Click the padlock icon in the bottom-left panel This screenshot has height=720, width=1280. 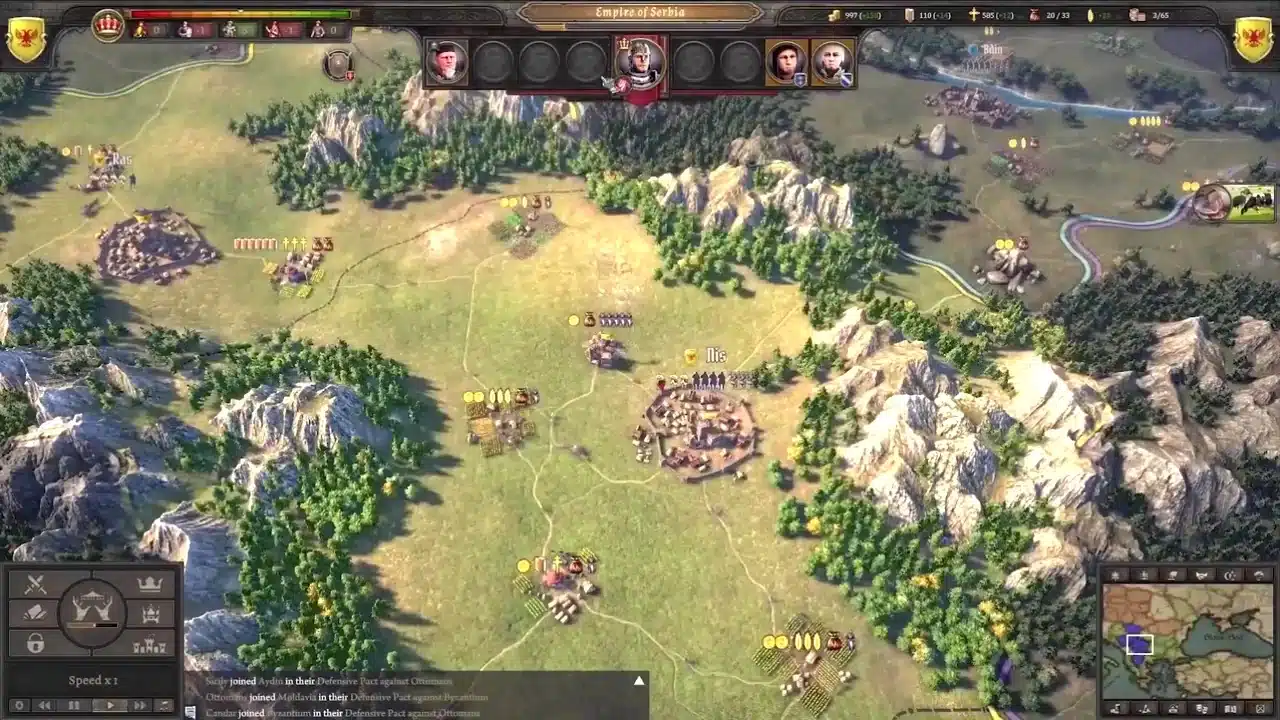click(36, 643)
